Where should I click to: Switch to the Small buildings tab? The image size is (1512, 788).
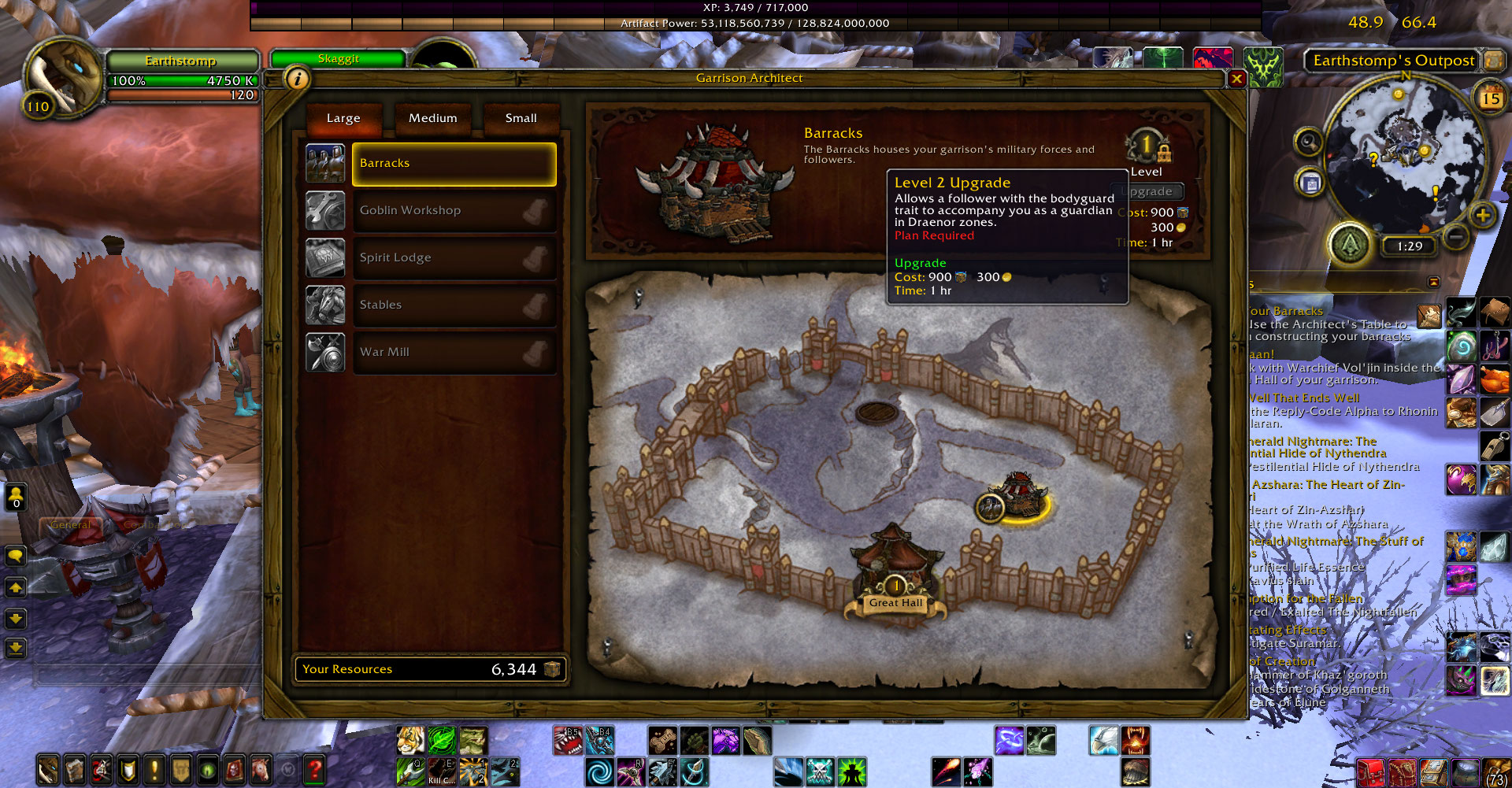tap(521, 118)
